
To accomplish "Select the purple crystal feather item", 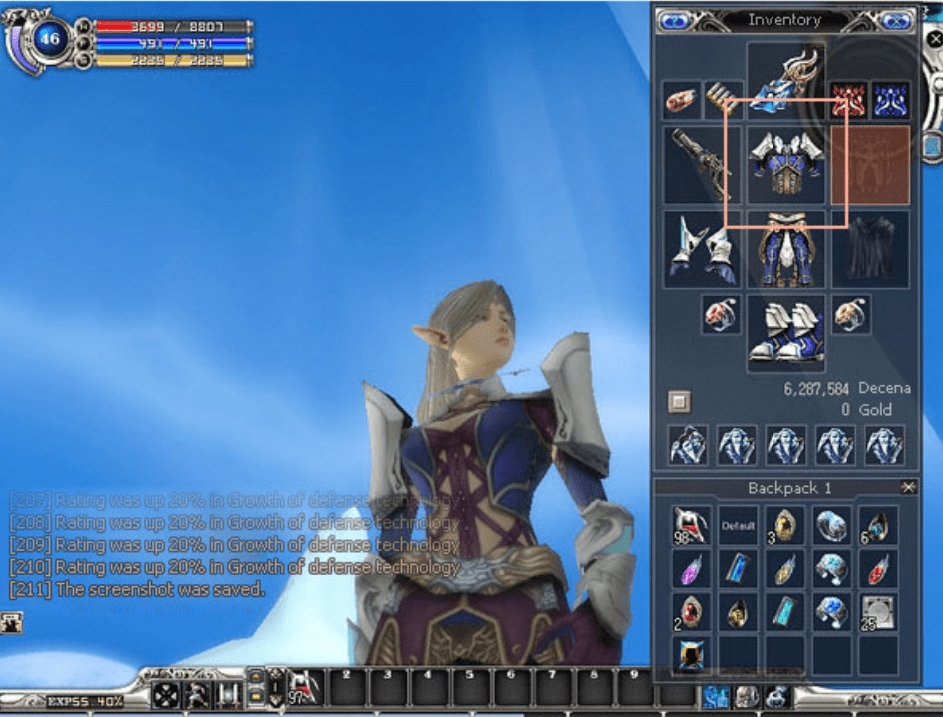I will 688,569.
